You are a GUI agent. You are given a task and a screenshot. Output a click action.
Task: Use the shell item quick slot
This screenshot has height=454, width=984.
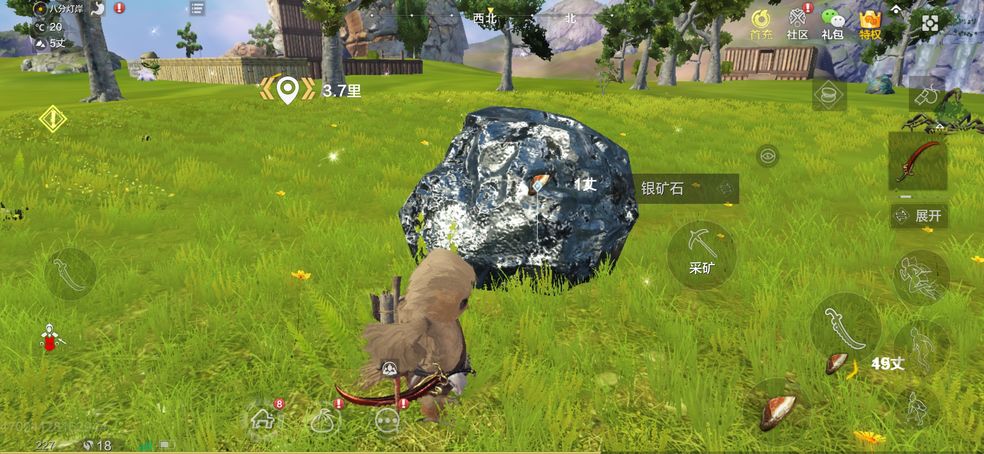click(x=776, y=410)
